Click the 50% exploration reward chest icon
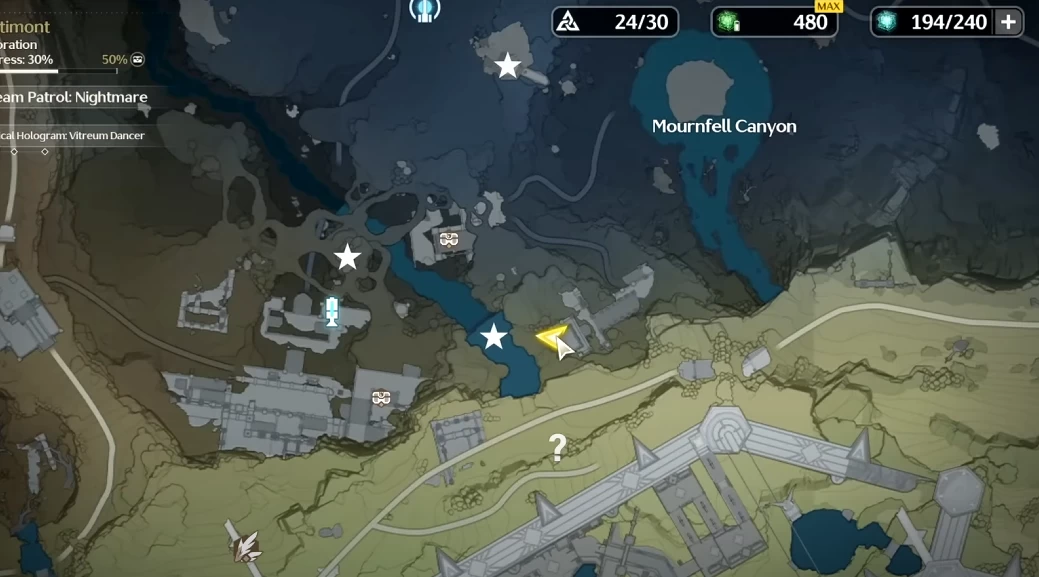The height and width of the screenshot is (577, 1039). point(137,59)
